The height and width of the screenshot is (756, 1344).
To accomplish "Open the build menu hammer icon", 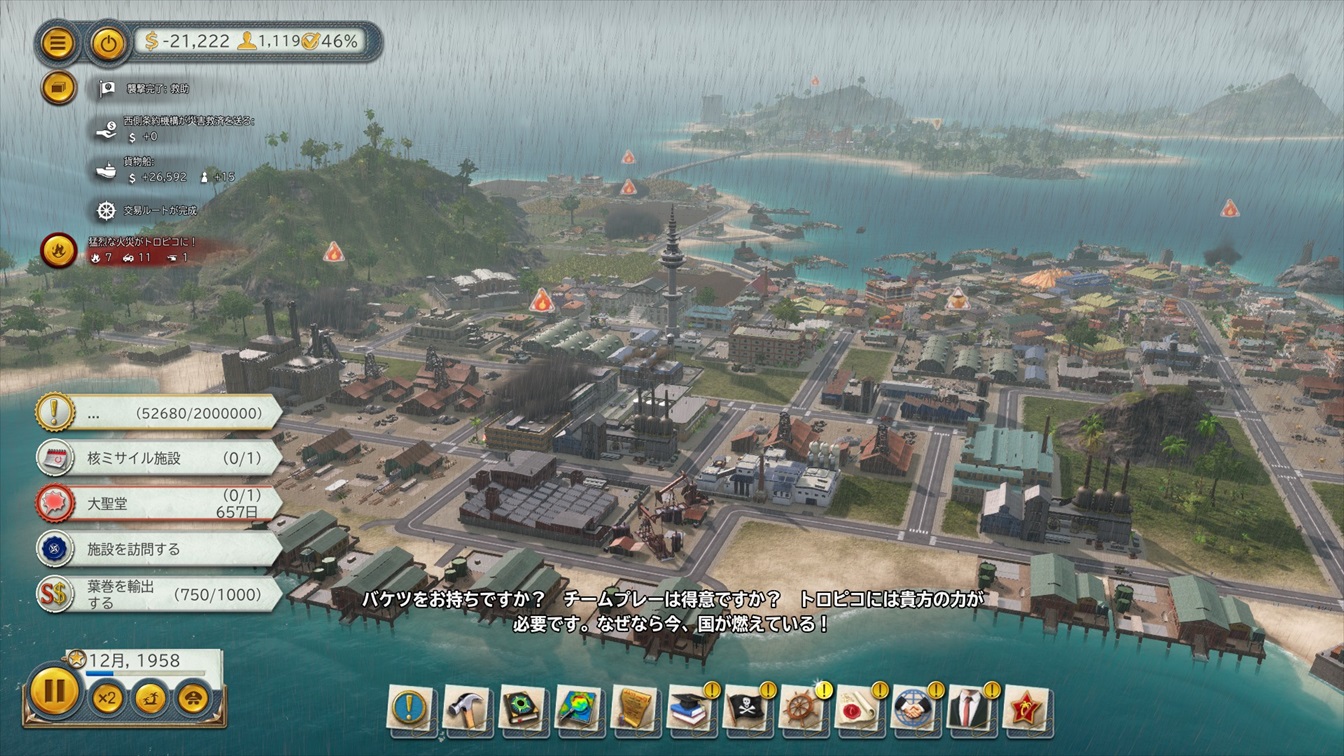I will coord(465,708).
